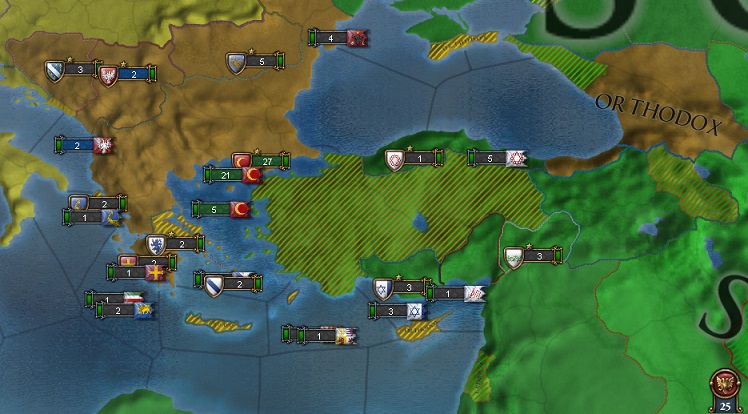Click the red eagle emblem showing 25
Viewport: 748px width, 414px height.
tap(724, 388)
